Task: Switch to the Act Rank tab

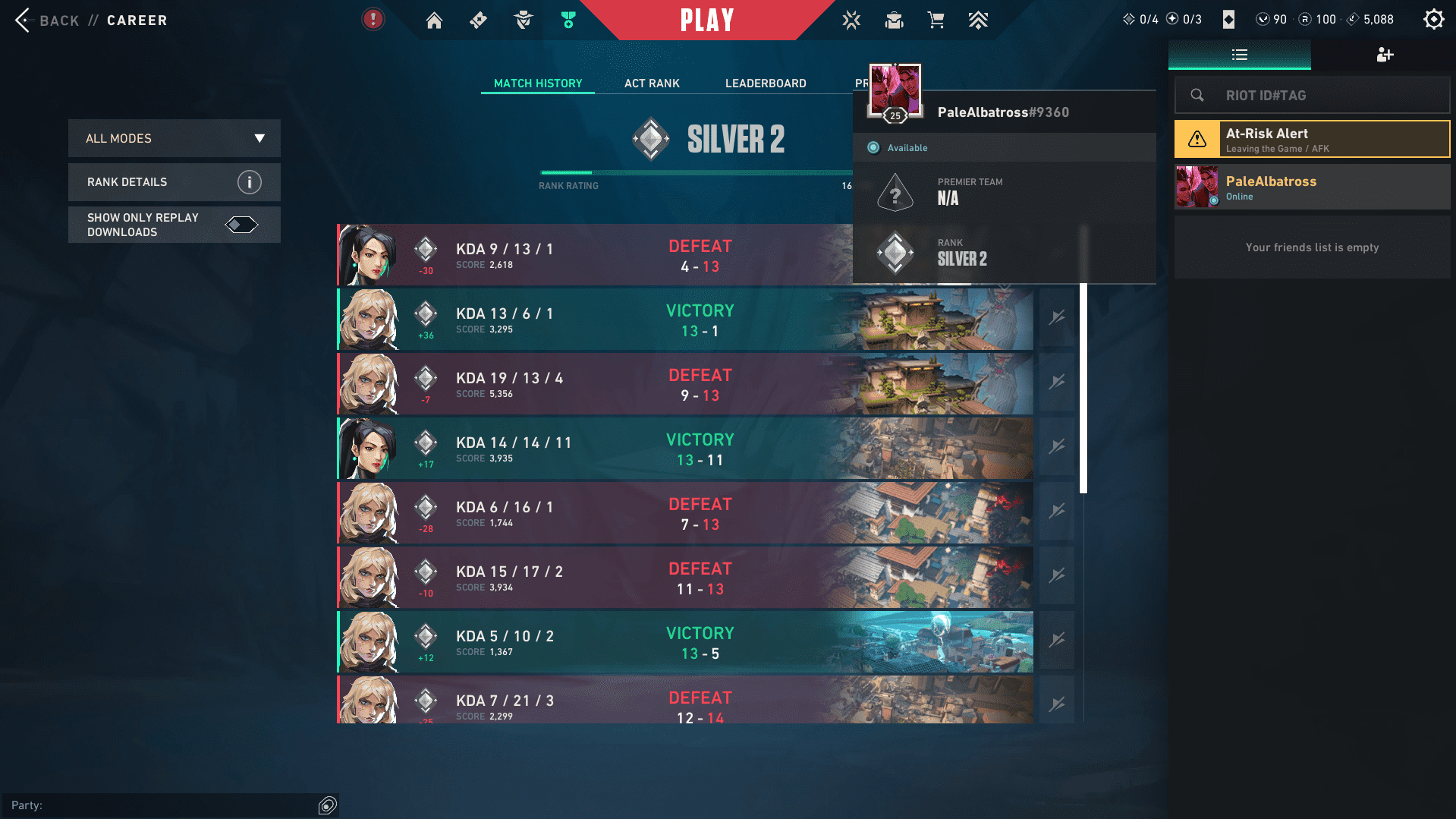Action: (x=651, y=83)
